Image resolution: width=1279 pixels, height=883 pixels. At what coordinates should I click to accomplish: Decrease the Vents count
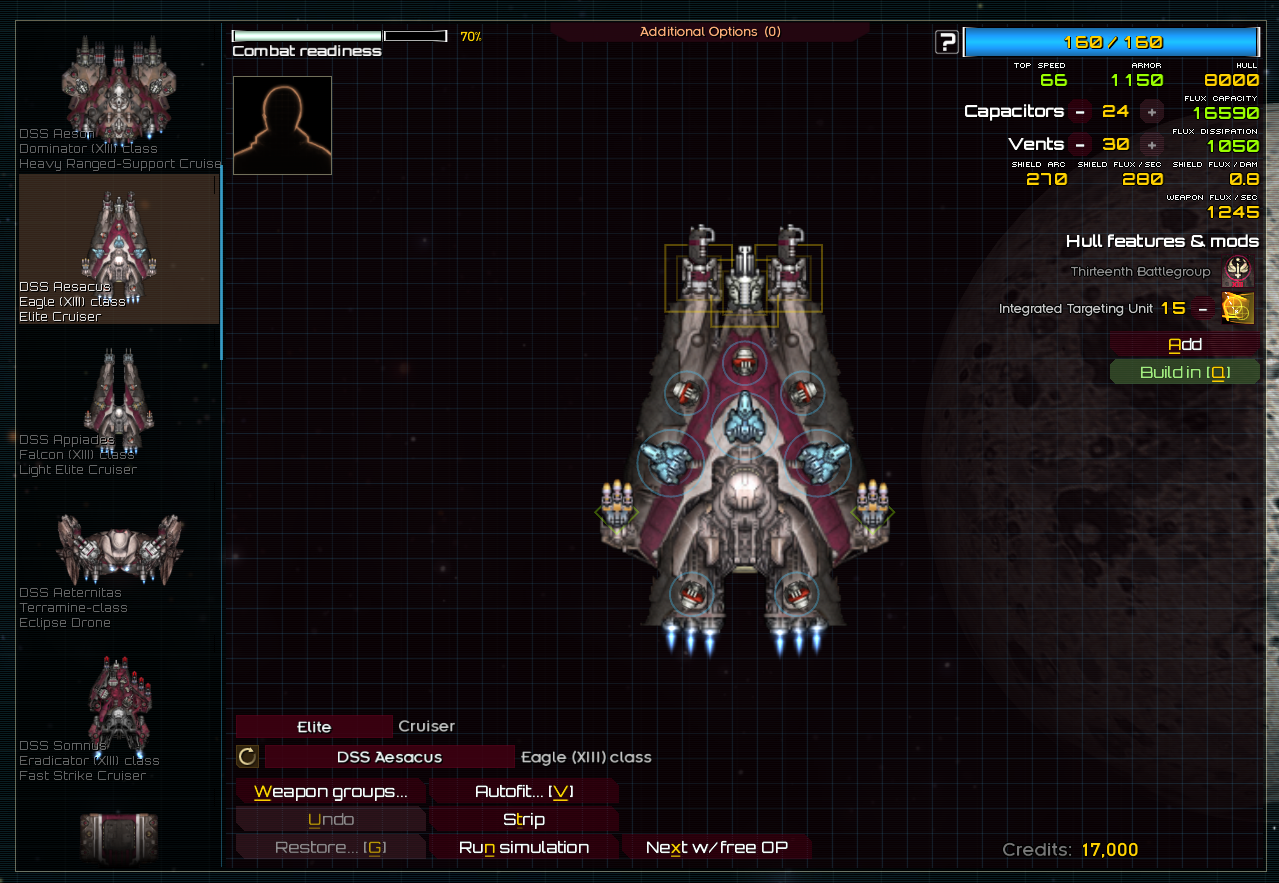pos(1080,144)
